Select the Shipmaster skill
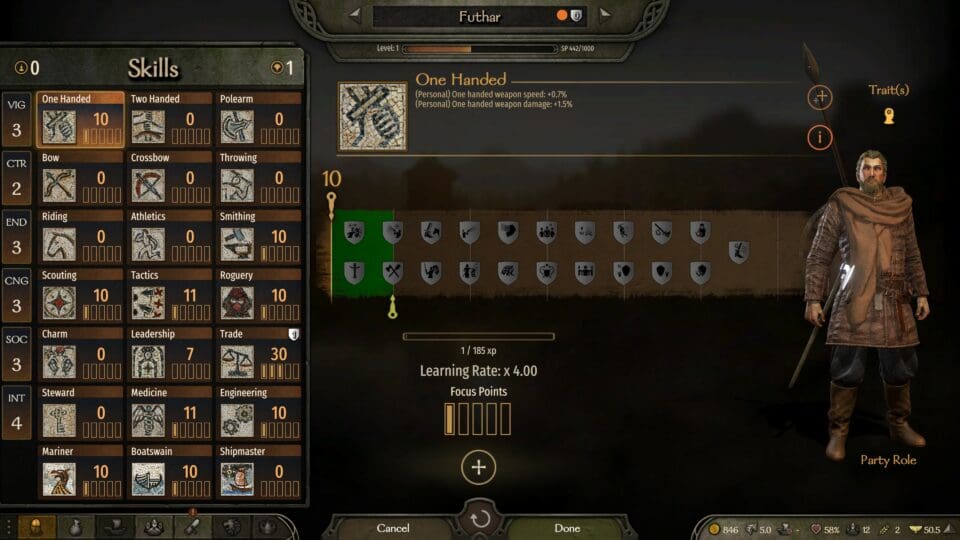The image size is (960, 540). [x=259, y=471]
